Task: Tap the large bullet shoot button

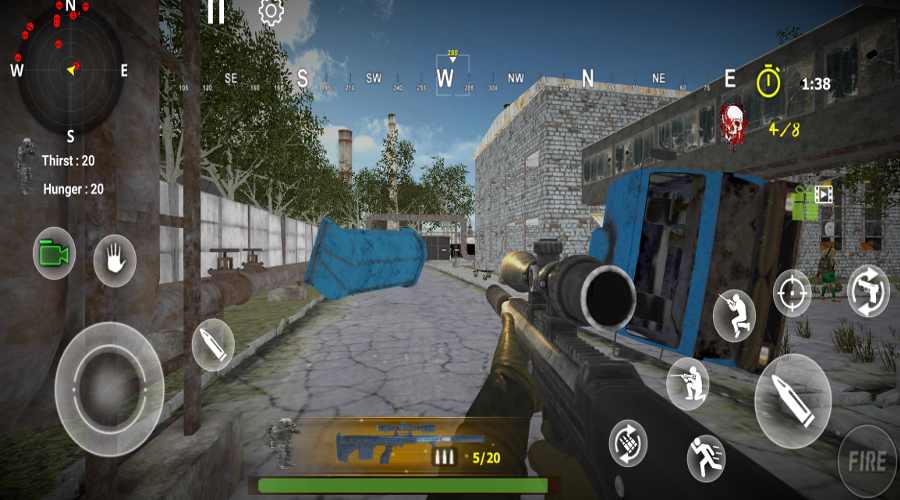Action: point(792,400)
